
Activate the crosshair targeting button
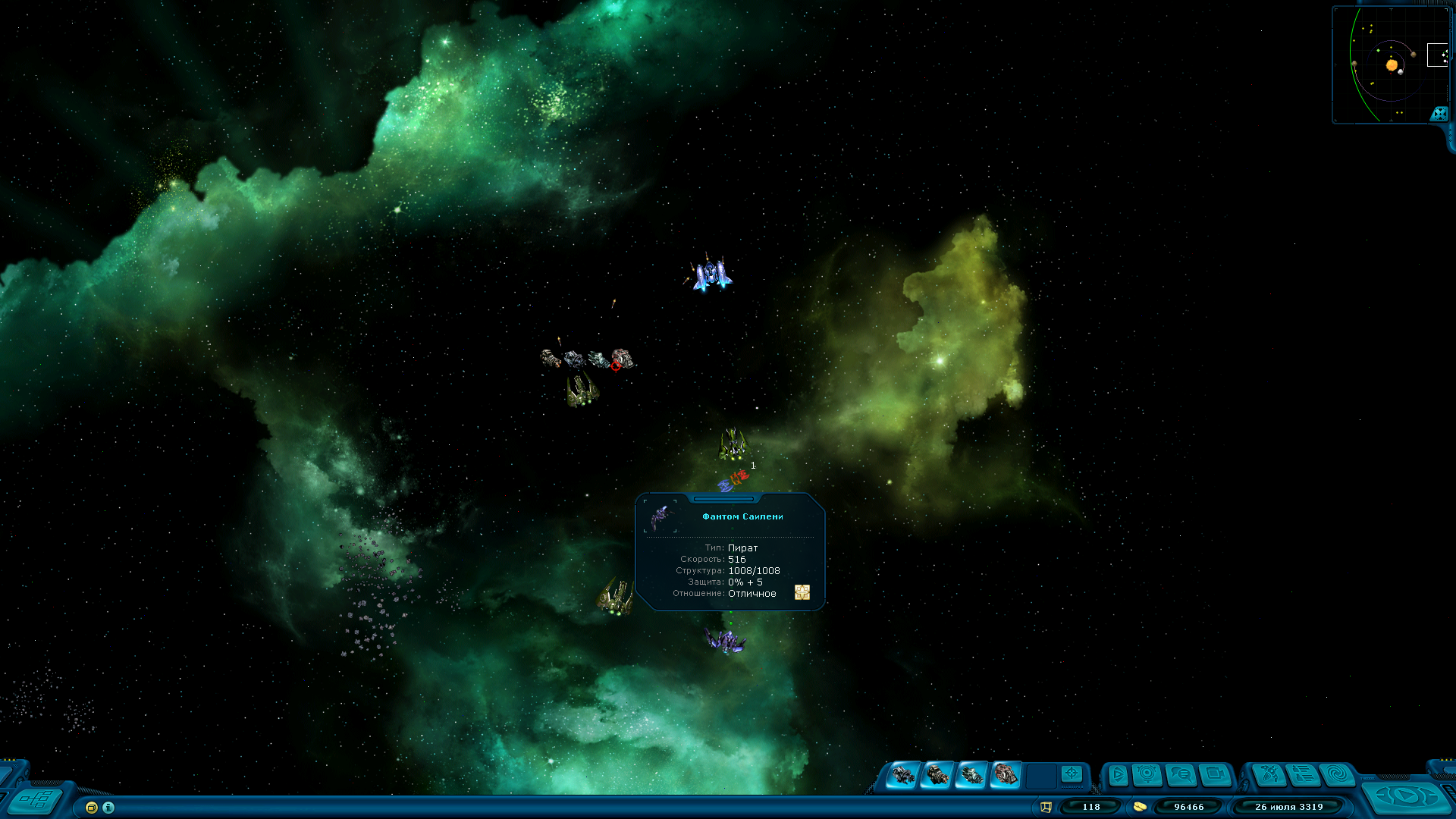[x=1072, y=773]
